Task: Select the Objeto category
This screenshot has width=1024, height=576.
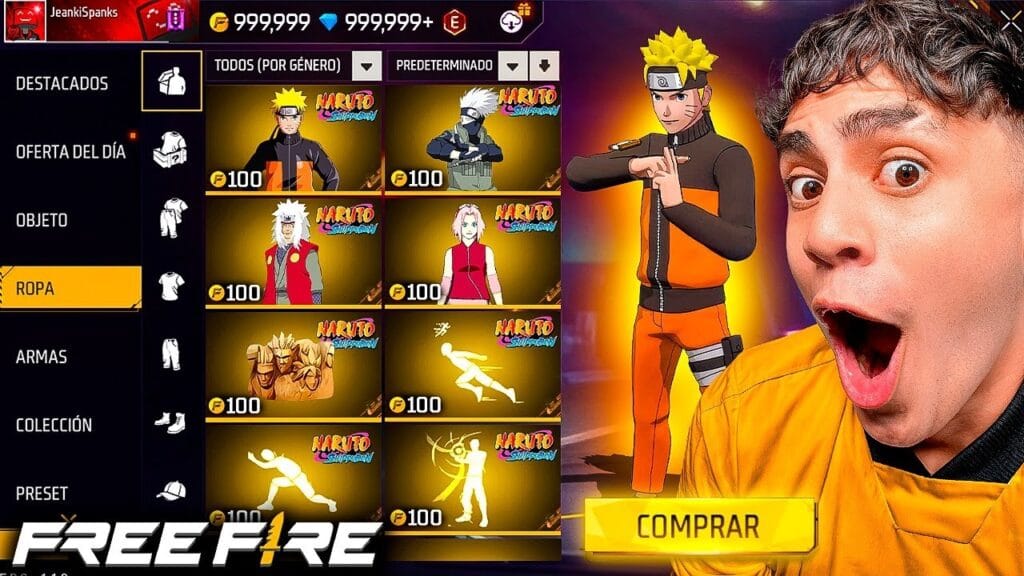Action: coord(42,220)
